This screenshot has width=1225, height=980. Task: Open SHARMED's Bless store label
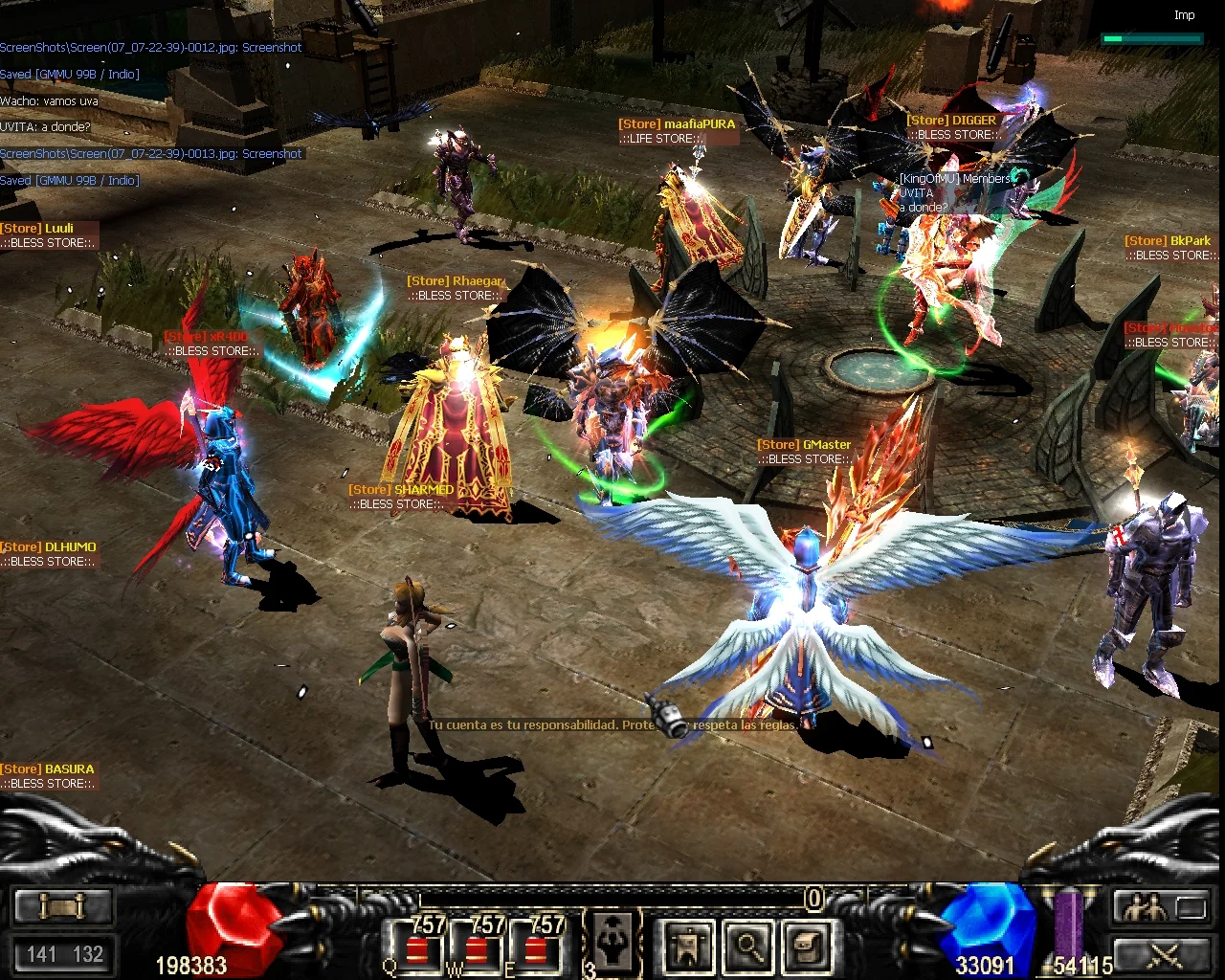tap(401, 497)
